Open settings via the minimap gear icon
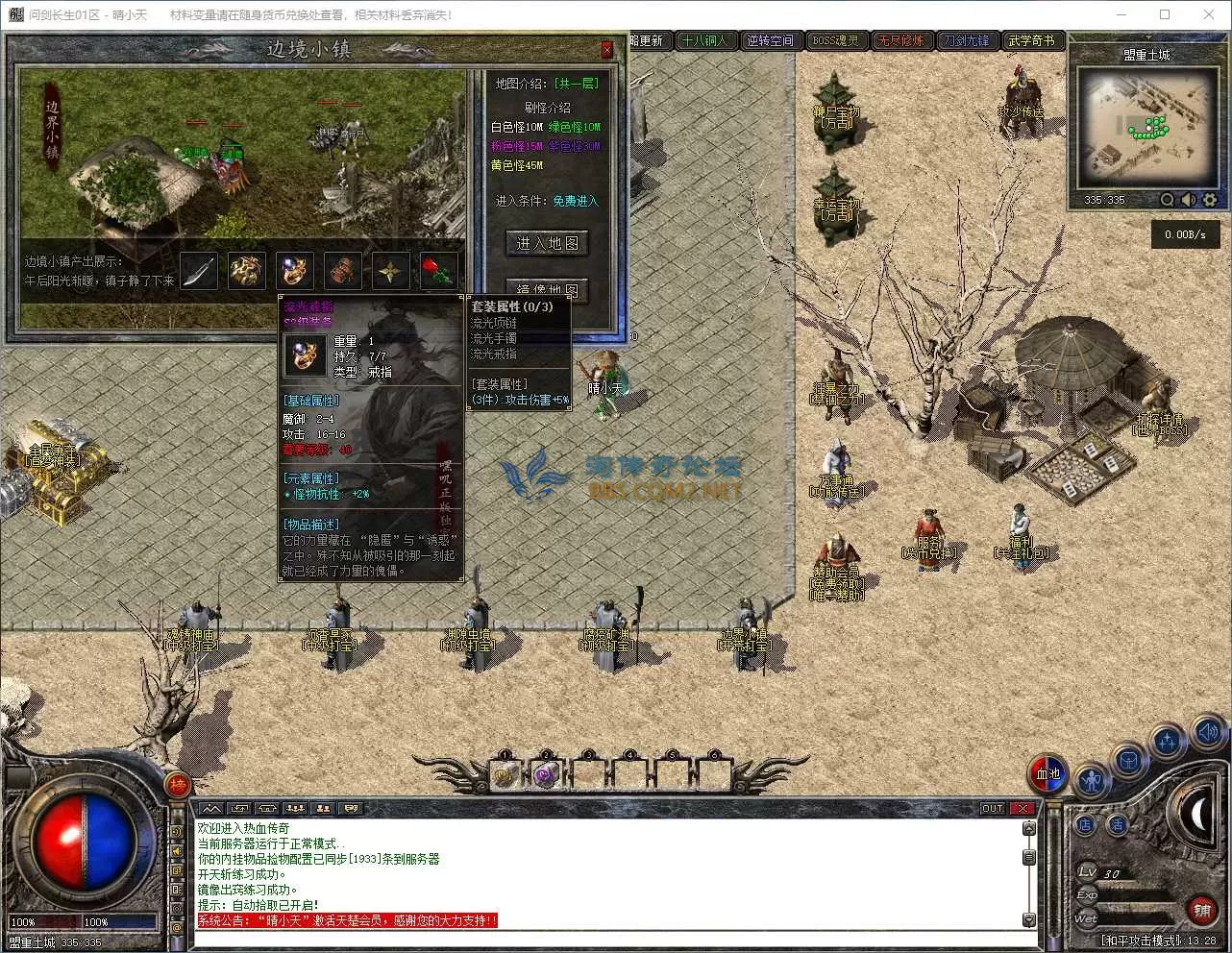Image resolution: width=1232 pixels, height=953 pixels. click(1210, 200)
